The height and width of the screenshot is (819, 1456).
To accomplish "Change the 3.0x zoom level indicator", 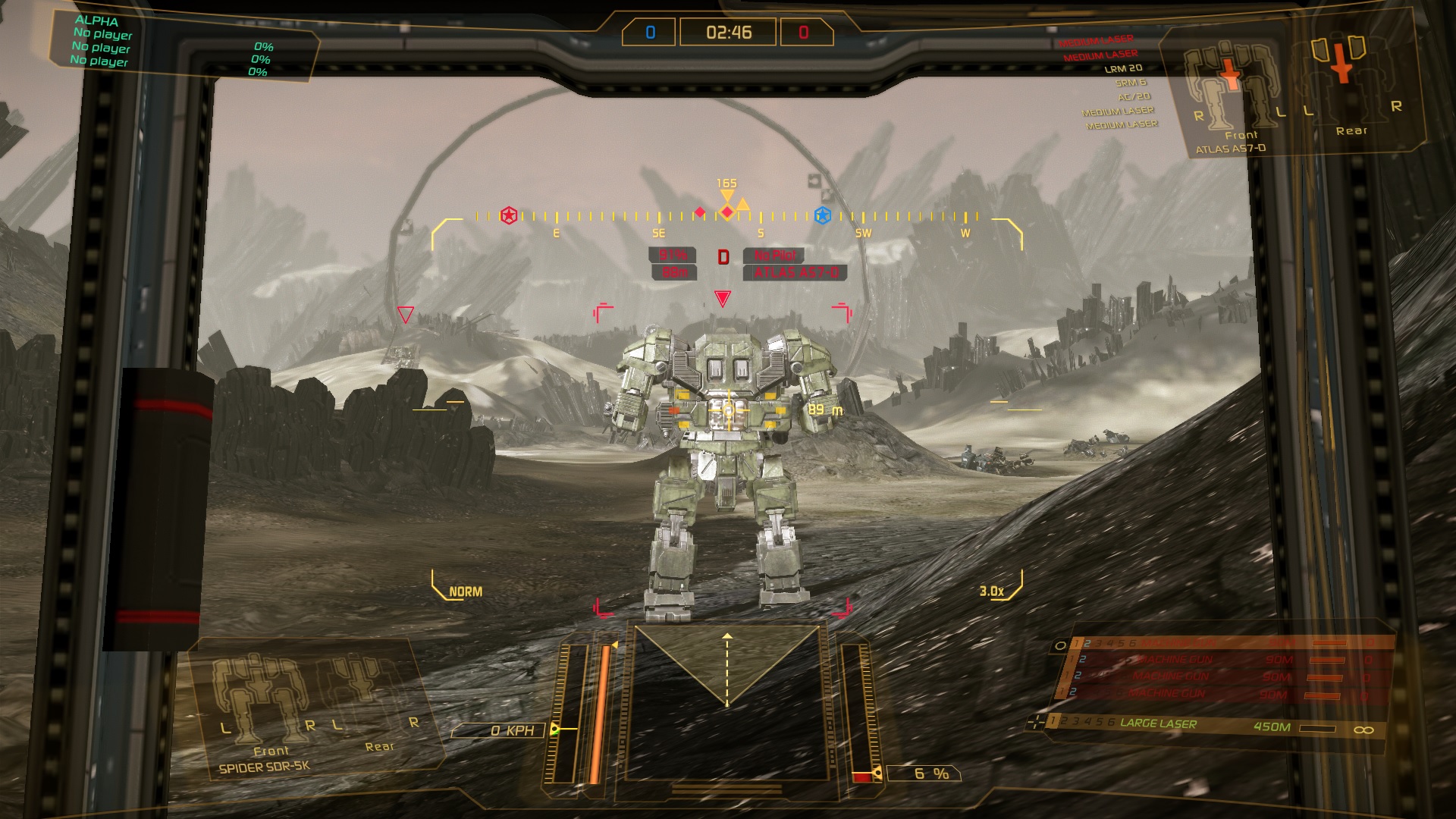I will (992, 591).
